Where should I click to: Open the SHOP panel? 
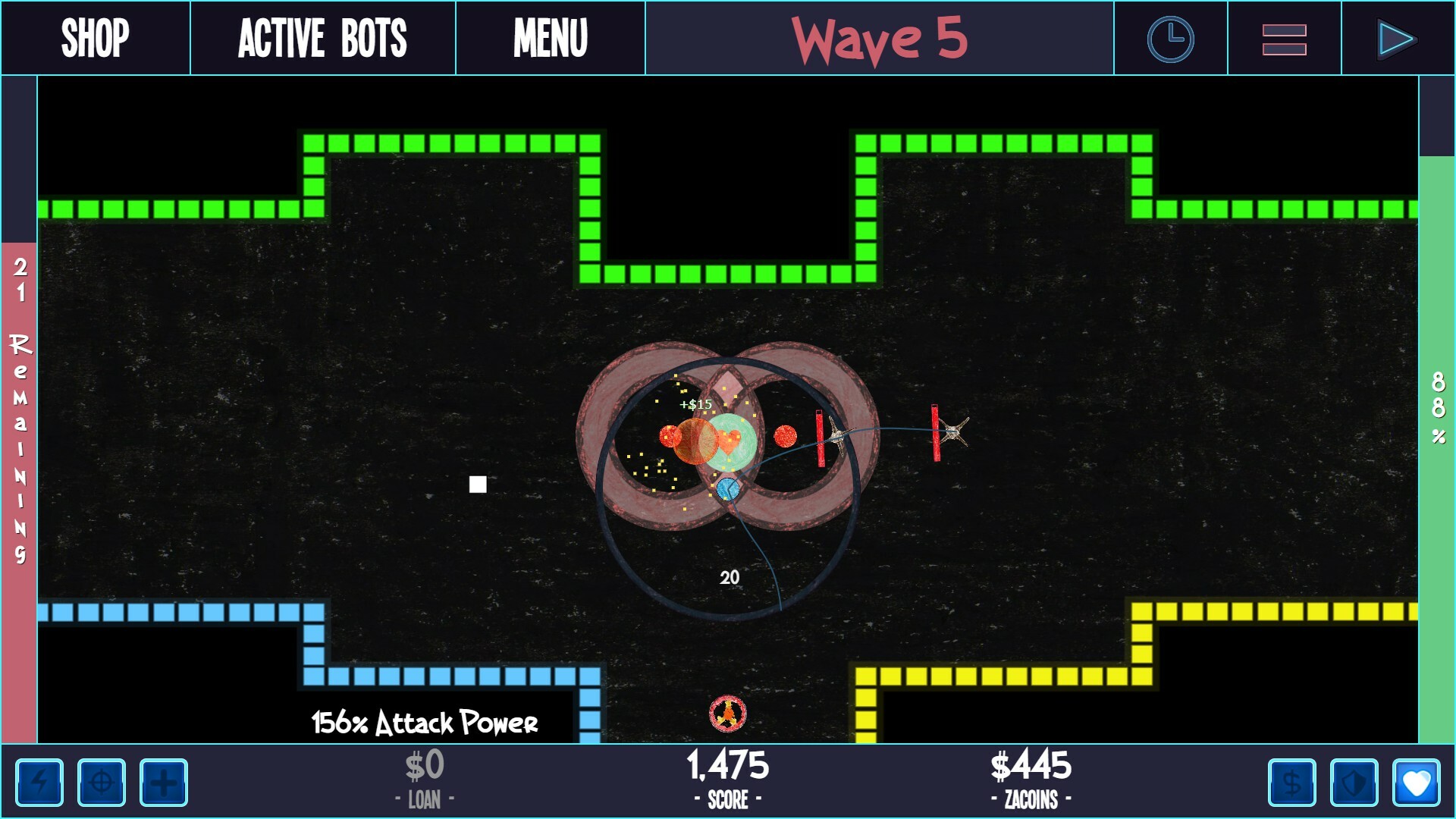coord(96,37)
